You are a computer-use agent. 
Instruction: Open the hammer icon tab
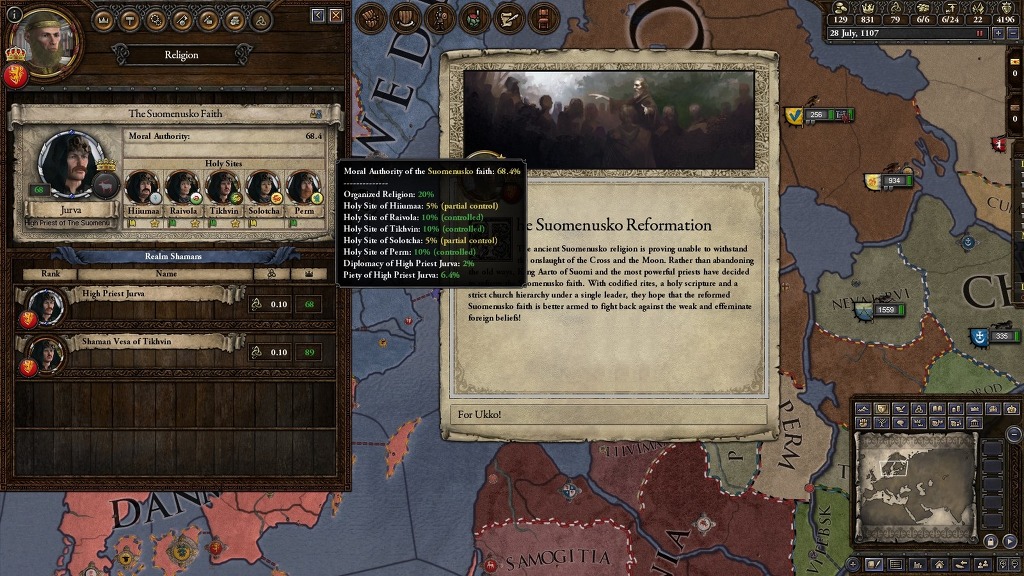click(x=129, y=19)
